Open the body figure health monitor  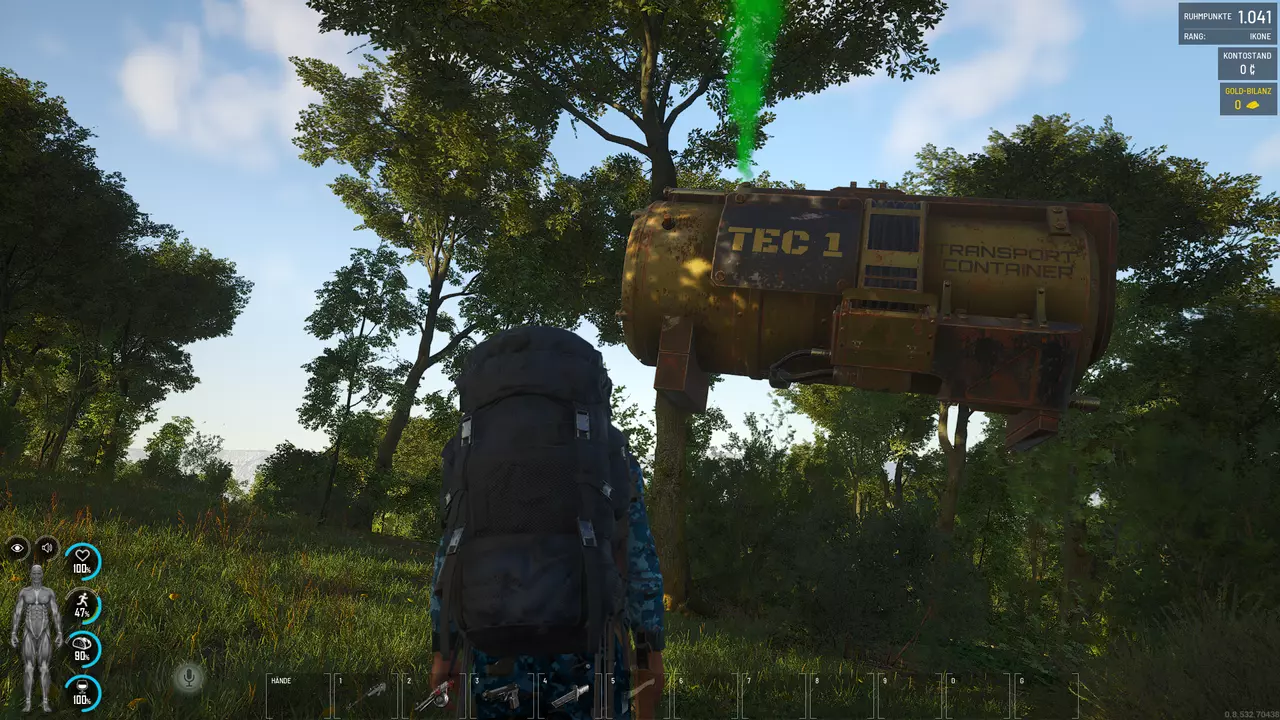[38, 638]
